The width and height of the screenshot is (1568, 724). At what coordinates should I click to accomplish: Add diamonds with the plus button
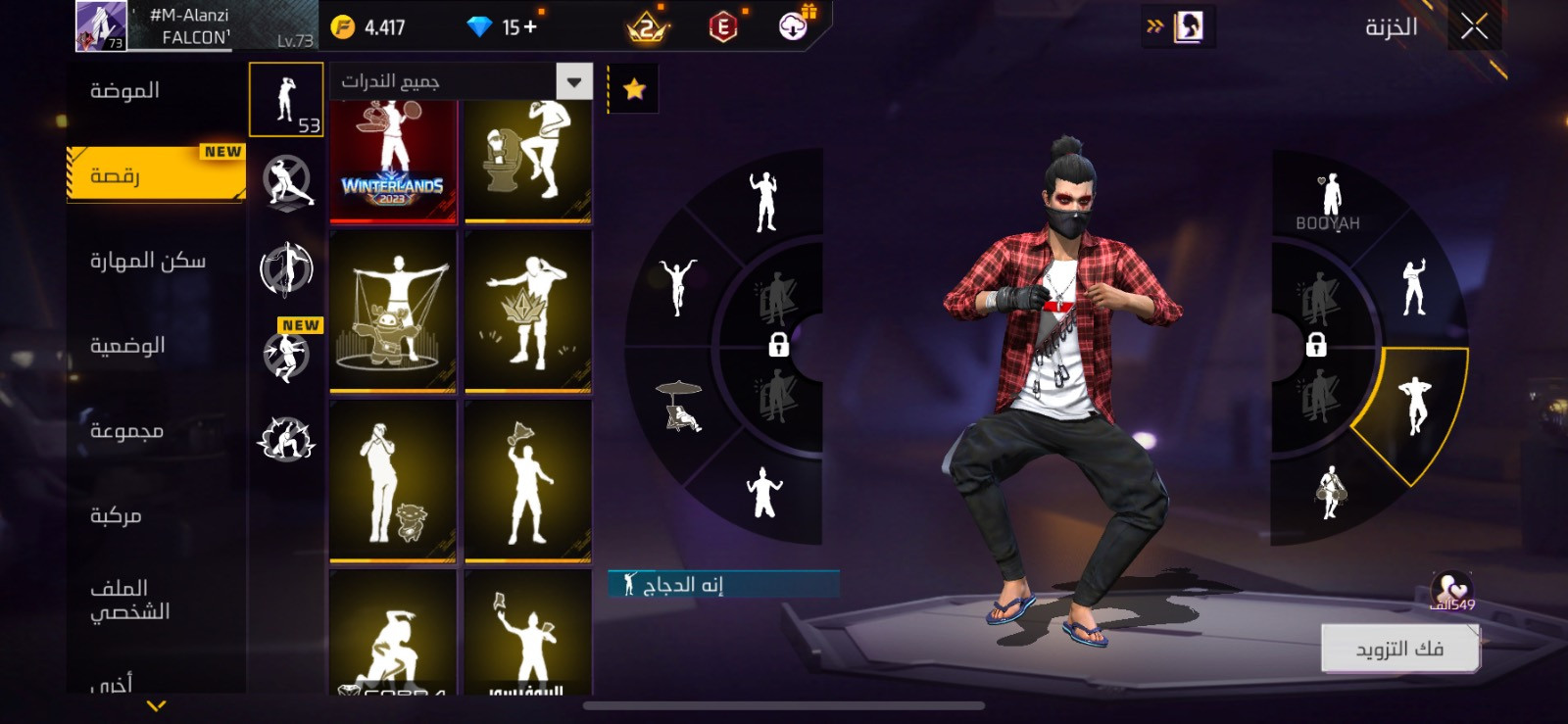pyautogui.click(x=530, y=27)
